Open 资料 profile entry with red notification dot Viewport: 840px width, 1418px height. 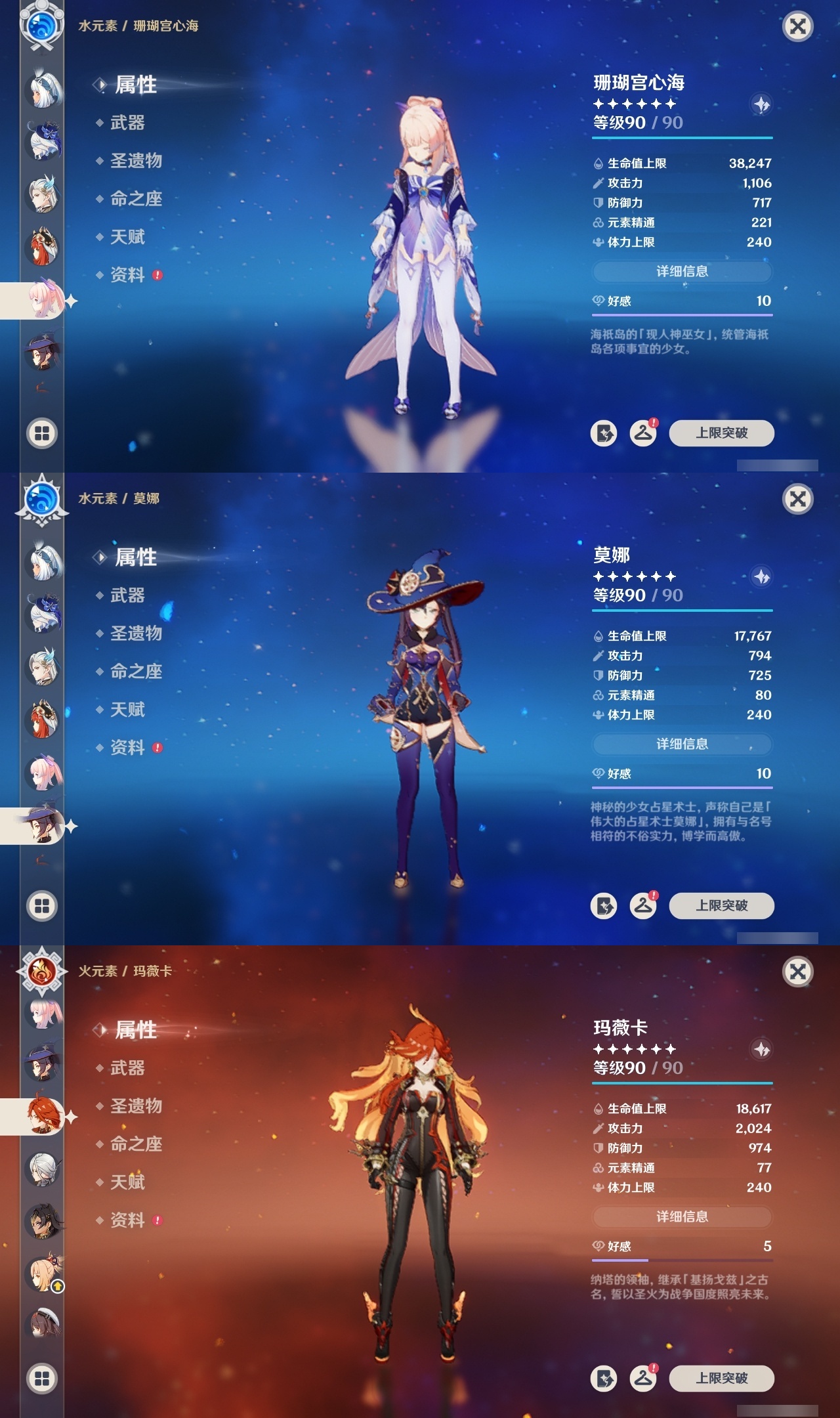[x=129, y=276]
